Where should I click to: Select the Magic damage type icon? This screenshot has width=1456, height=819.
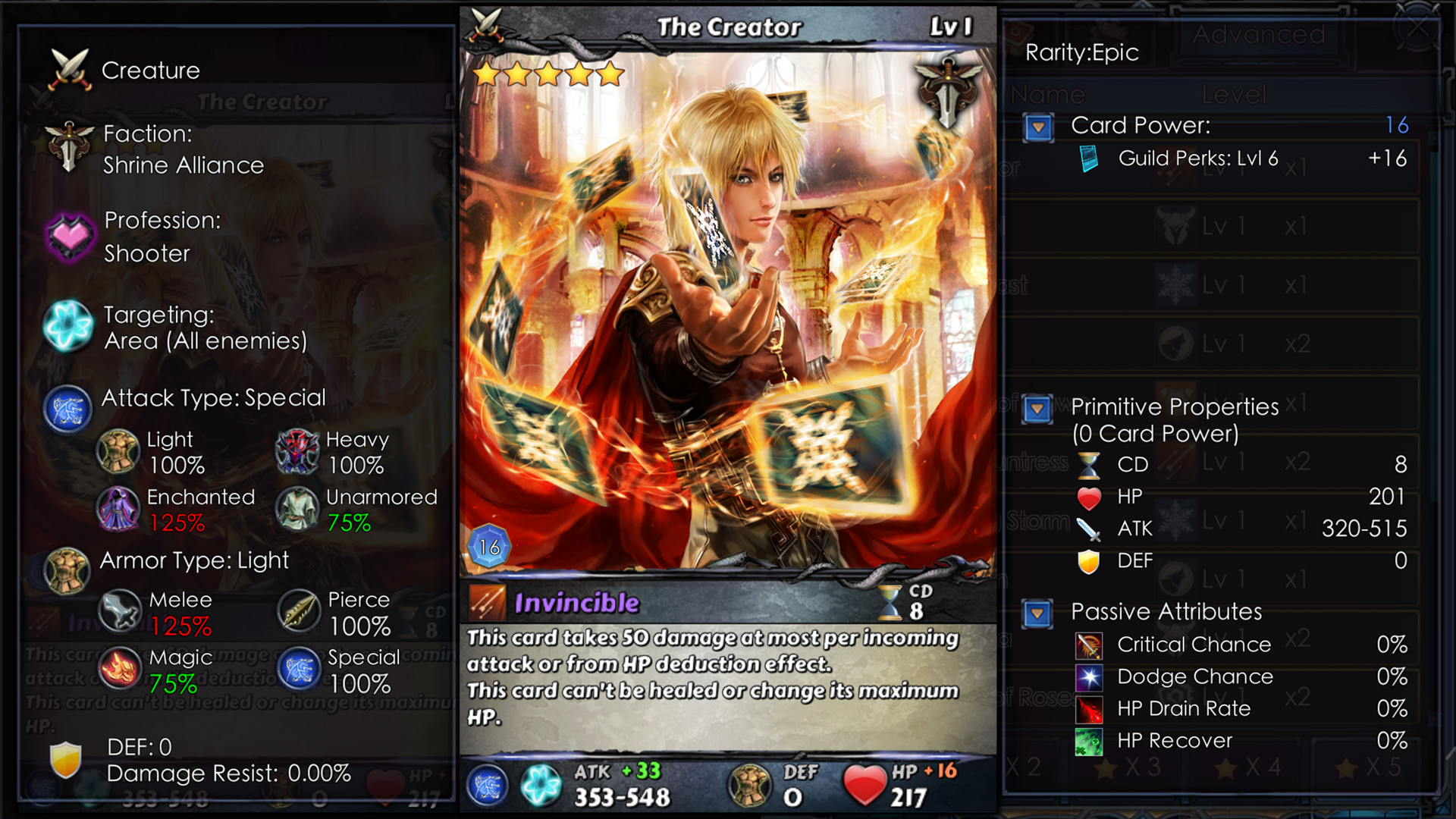[x=119, y=668]
